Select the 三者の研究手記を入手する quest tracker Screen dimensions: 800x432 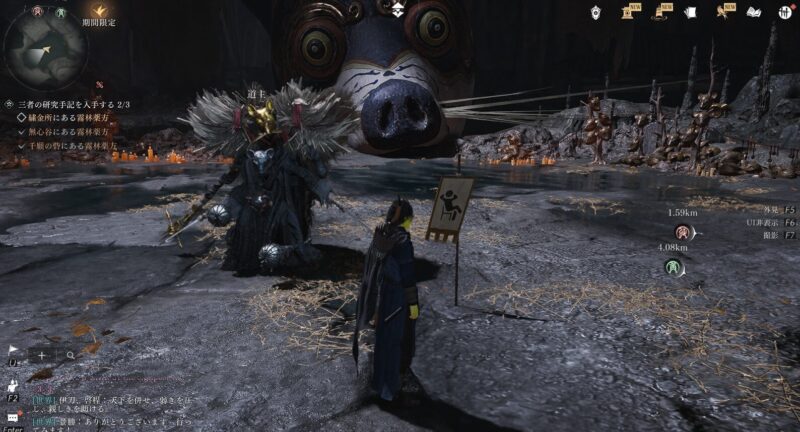point(74,104)
